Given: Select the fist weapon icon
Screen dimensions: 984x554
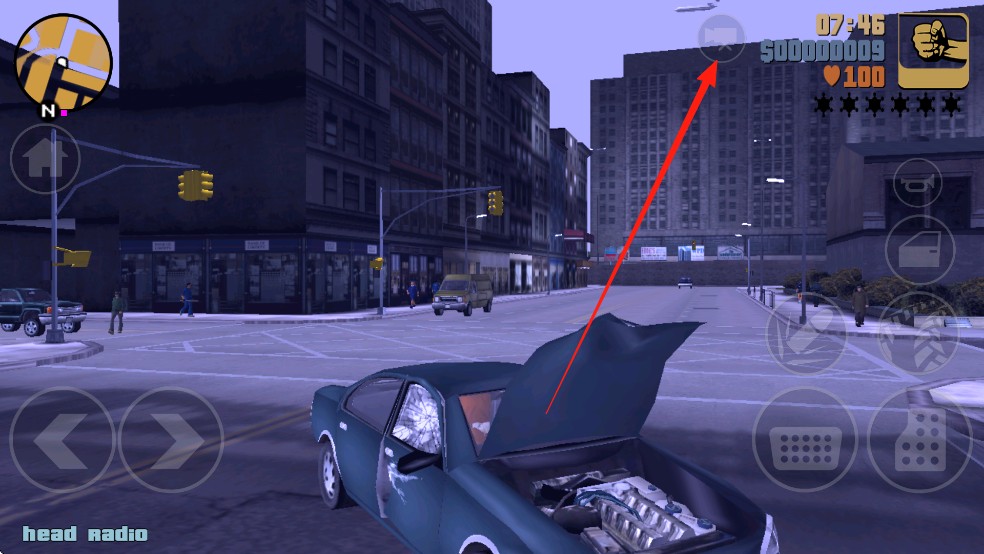Looking at the screenshot, I should [931, 50].
